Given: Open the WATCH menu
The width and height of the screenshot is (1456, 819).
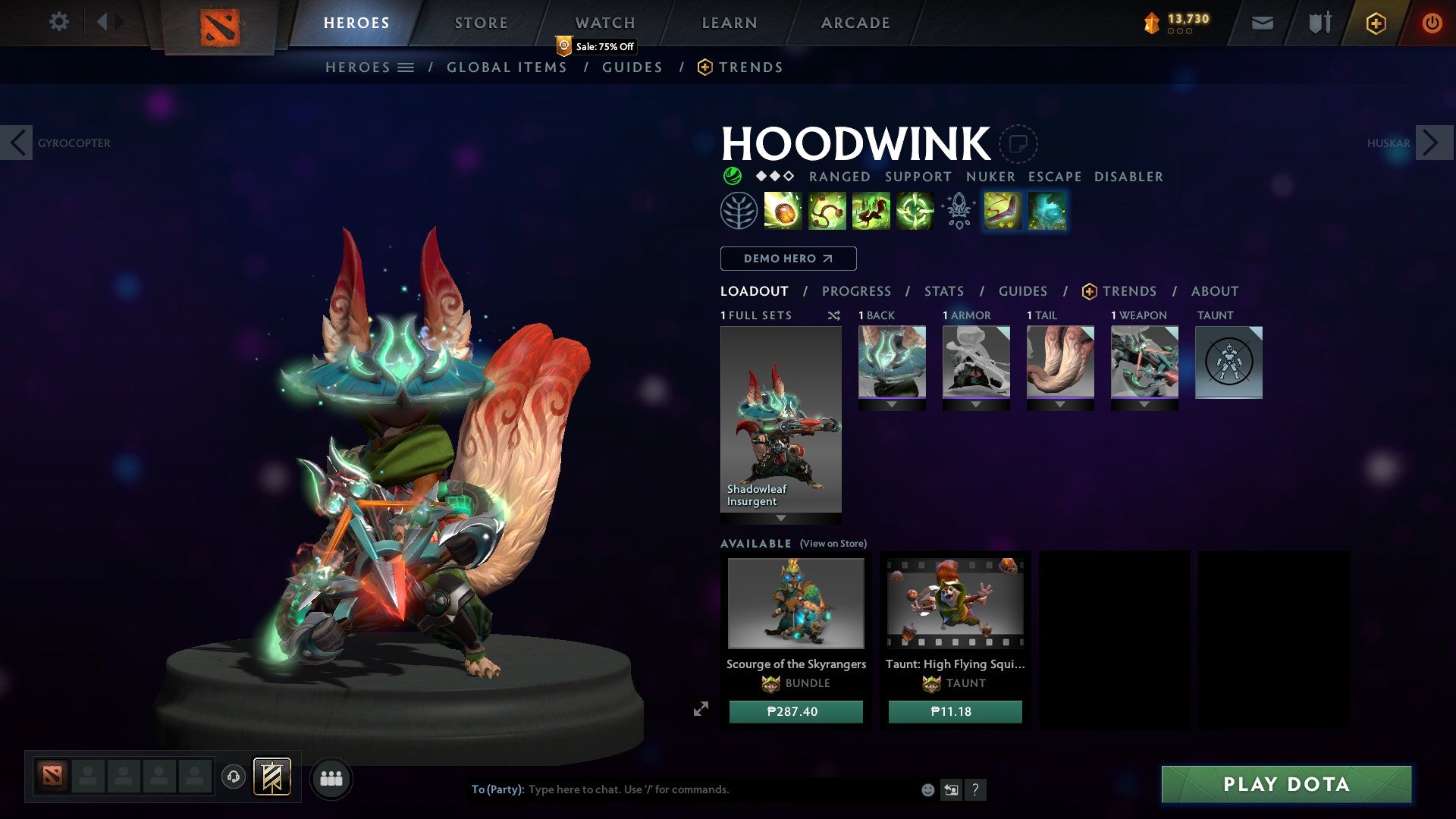Looking at the screenshot, I should [x=605, y=22].
